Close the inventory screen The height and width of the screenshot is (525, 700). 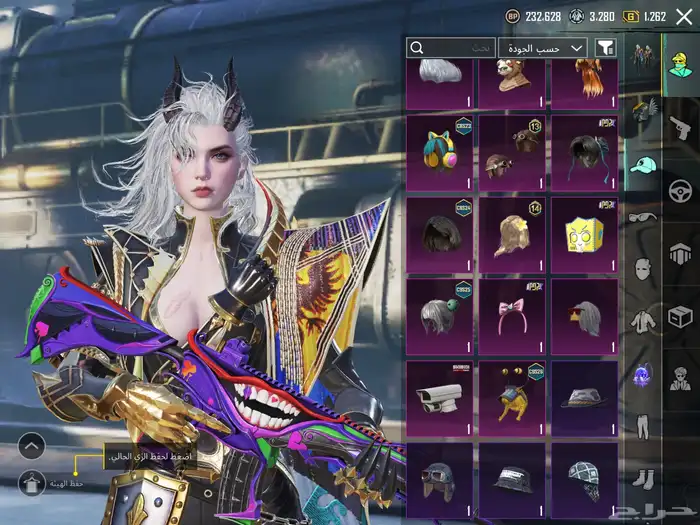point(684,17)
